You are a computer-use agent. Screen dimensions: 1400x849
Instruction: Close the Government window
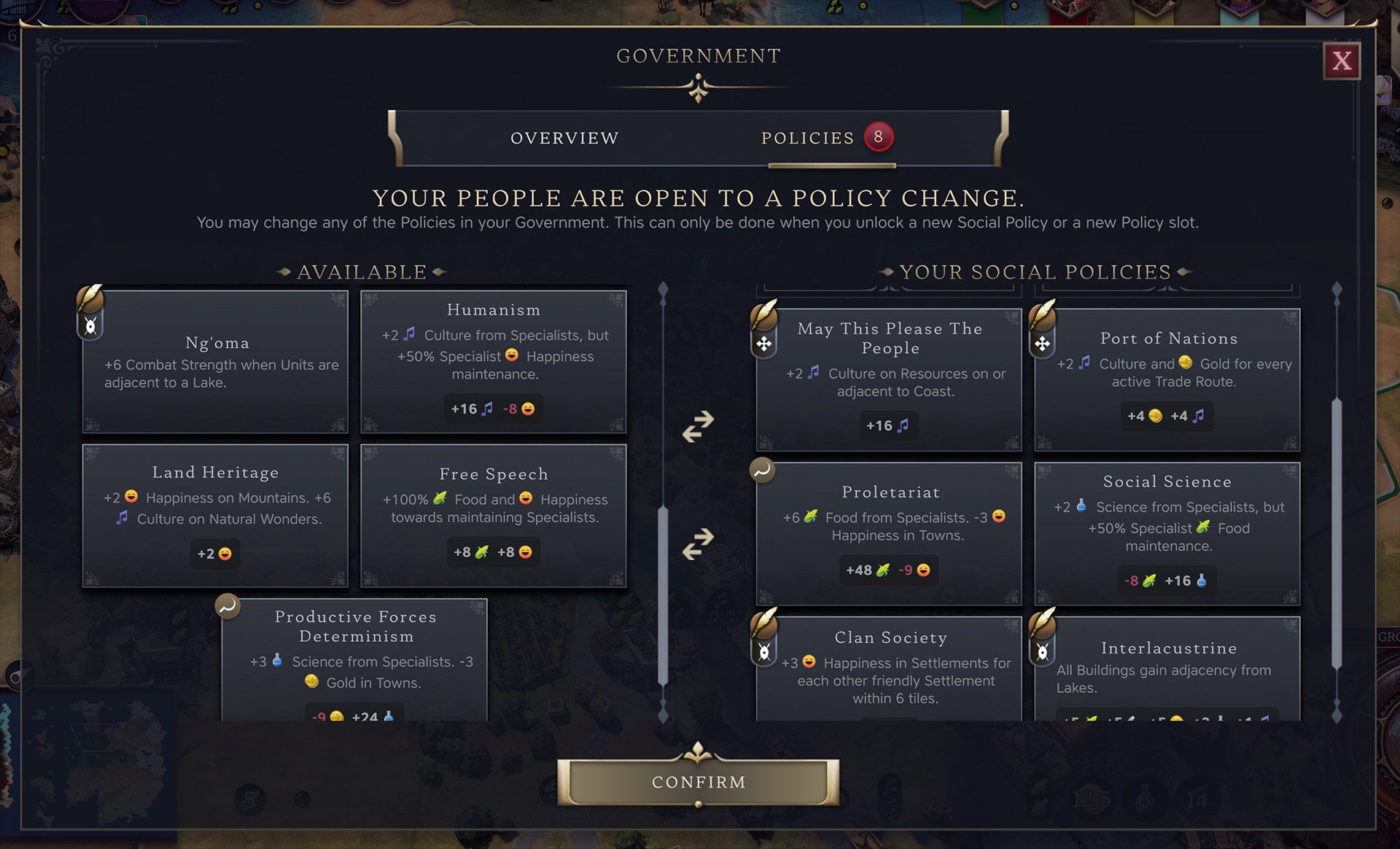1342,61
